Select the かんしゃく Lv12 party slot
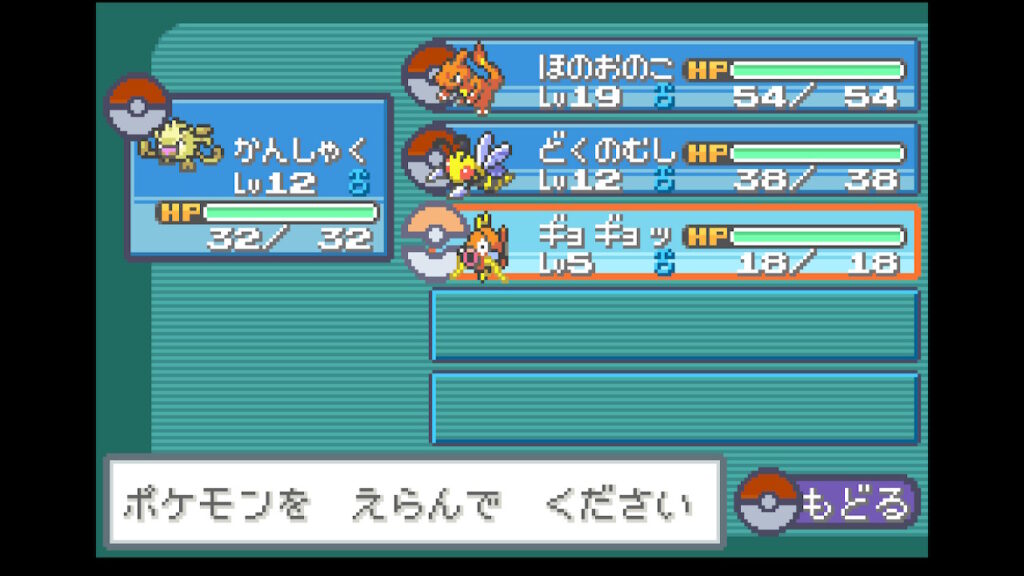Viewport: 1024px width, 576px height. [260, 178]
